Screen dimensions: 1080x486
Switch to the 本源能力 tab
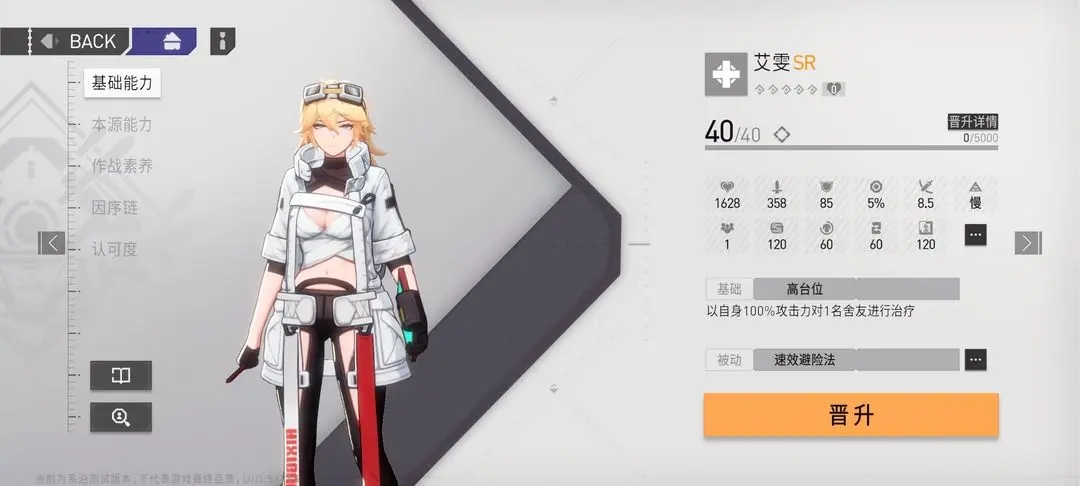click(122, 125)
